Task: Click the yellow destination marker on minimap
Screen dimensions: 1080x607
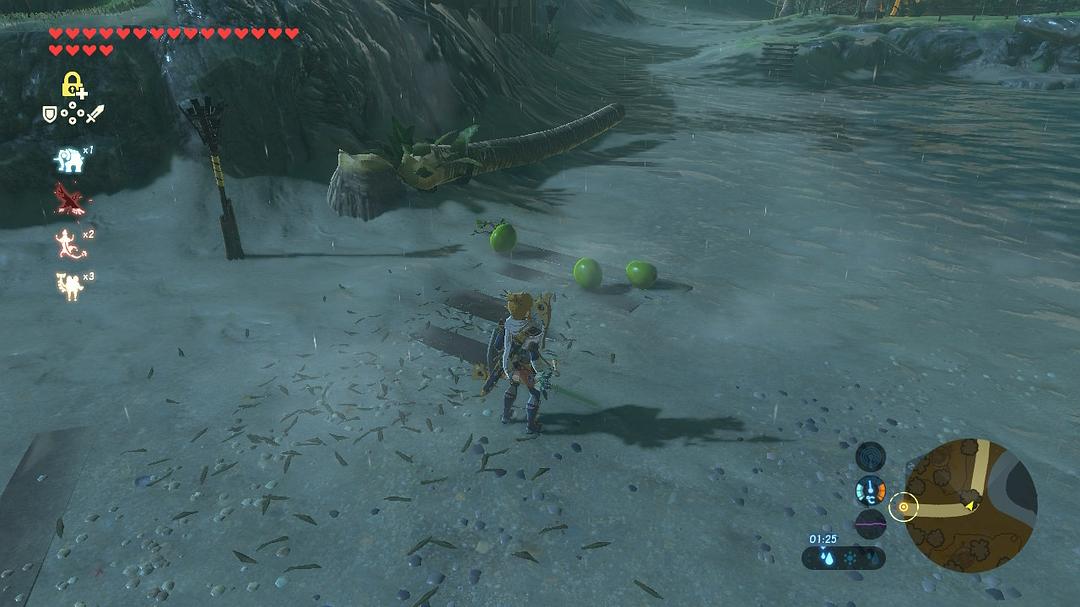Action: pyautogui.click(x=904, y=507)
